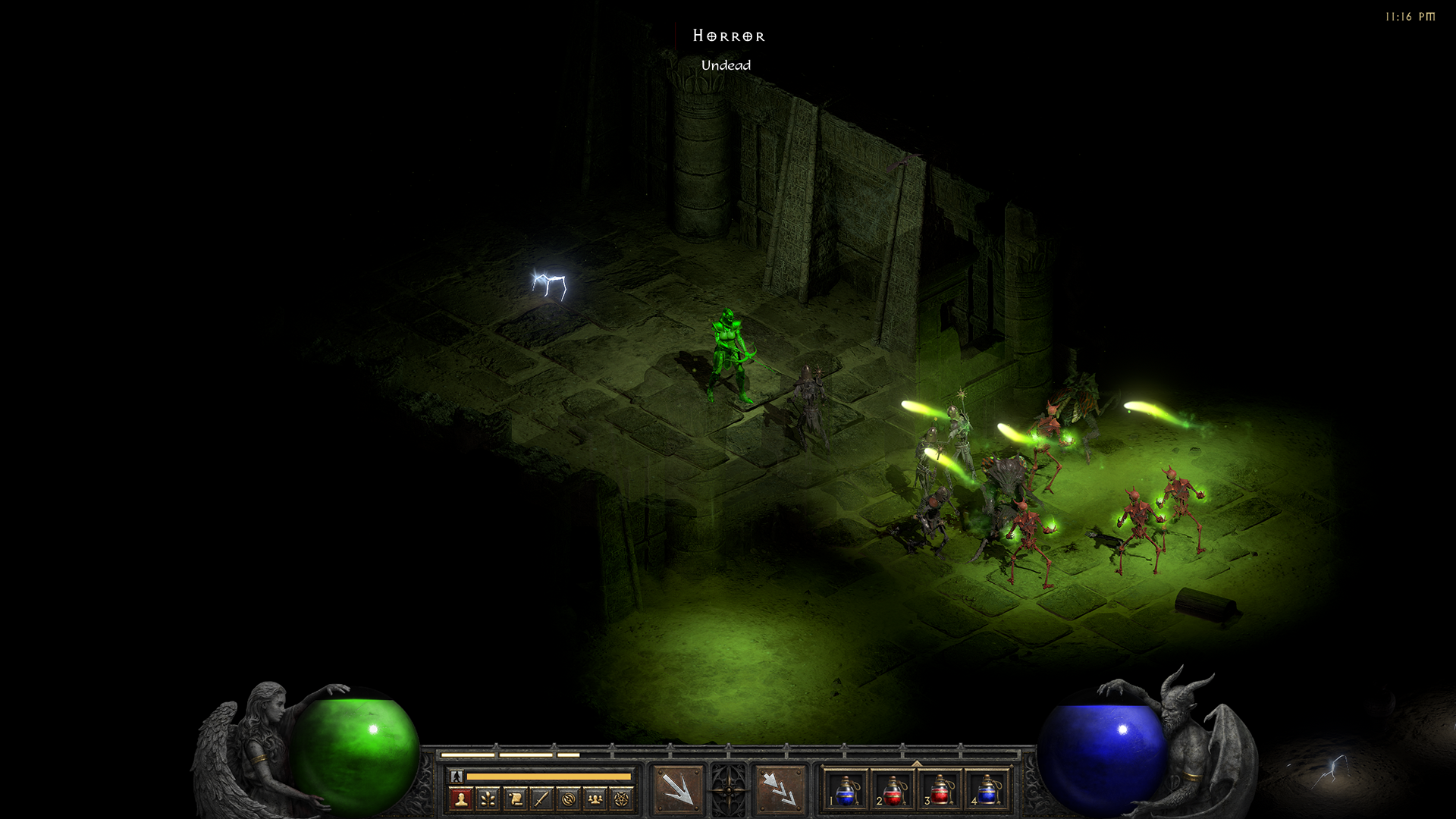Open the game menu pentagram icon

pyautogui.click(x=623, y=799)
